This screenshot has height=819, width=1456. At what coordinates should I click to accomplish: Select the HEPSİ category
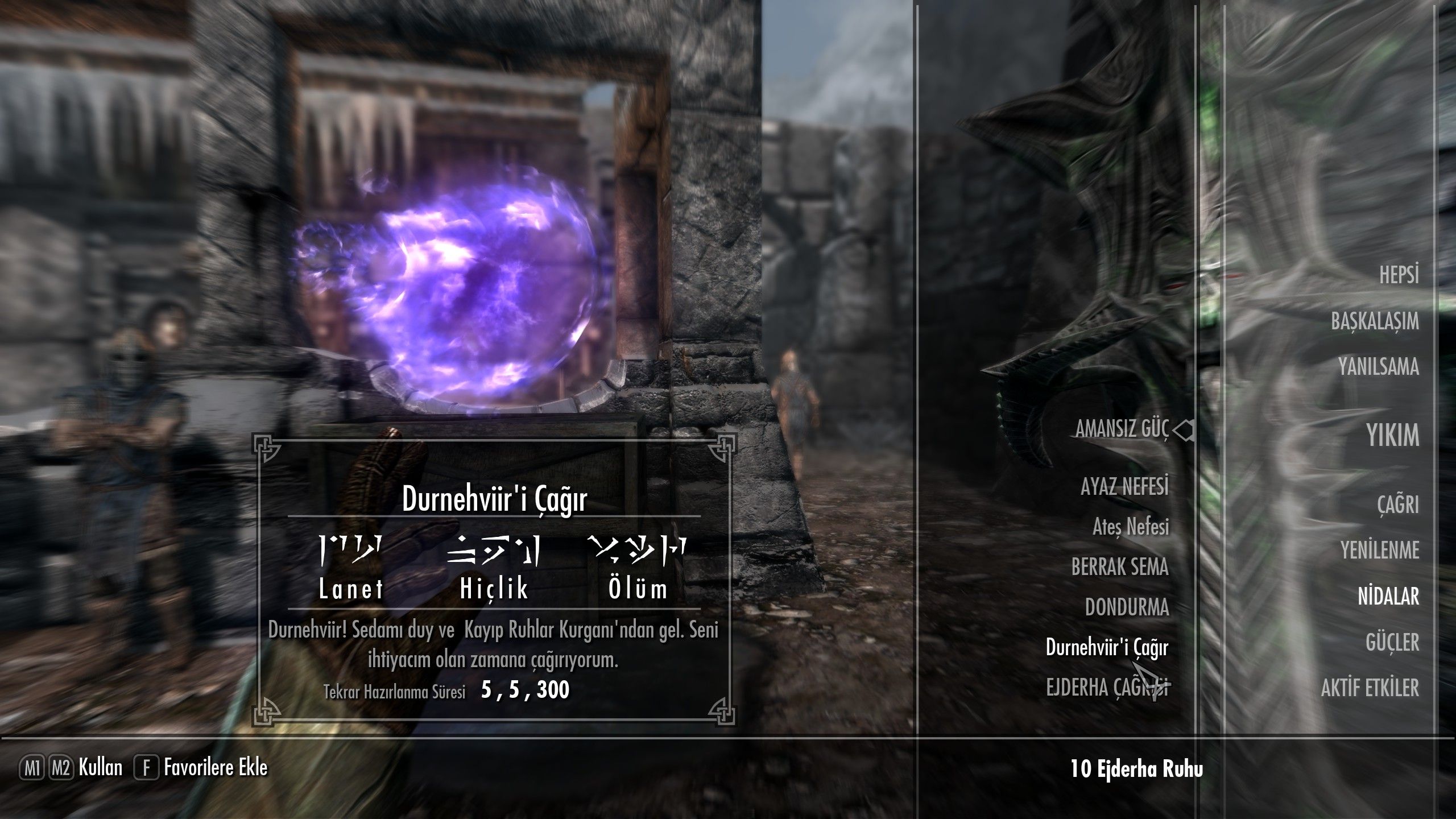coord(1399,275)
